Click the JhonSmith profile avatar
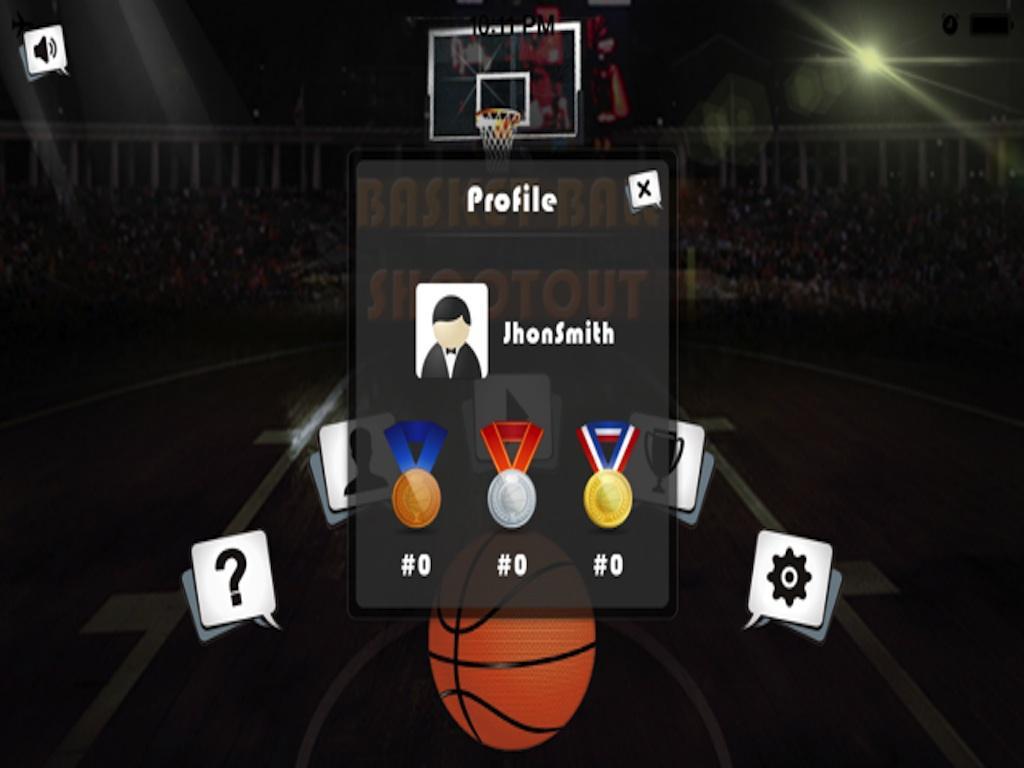 click(451, 331)
